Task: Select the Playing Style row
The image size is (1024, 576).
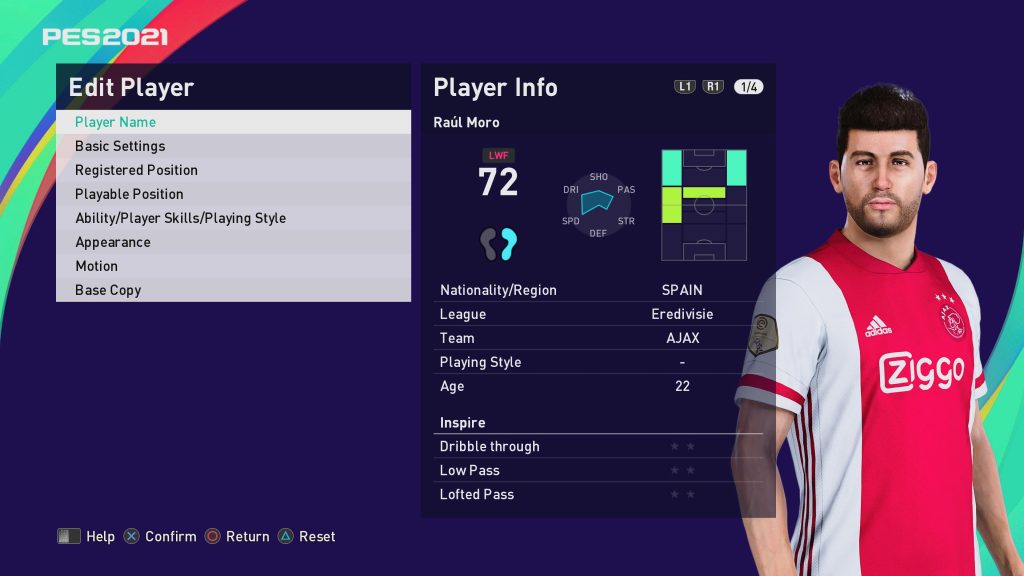Action: [598, 362]
